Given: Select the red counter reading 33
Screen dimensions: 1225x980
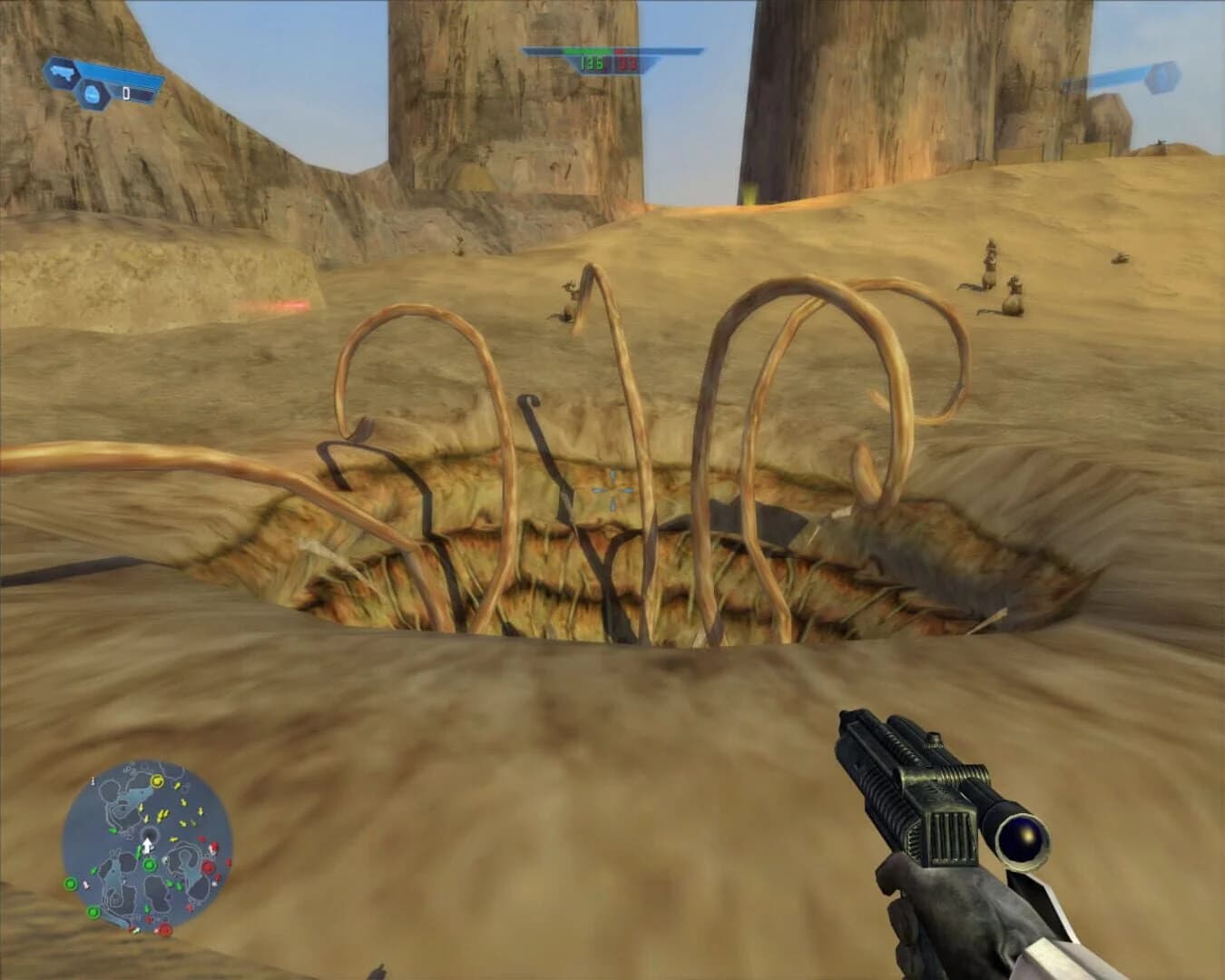Looking at the screenshot, I should pyautogui.click(x=626, y=64).
